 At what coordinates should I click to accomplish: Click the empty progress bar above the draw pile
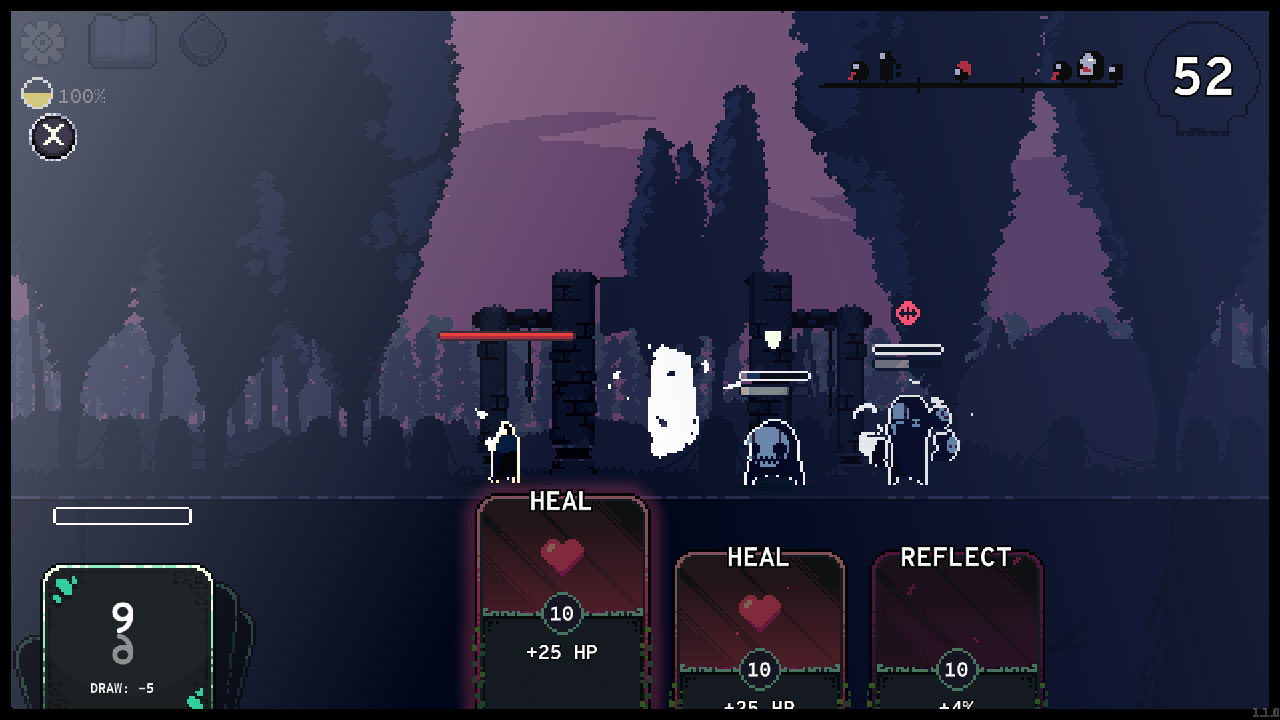pyautogui.click(x=122, y=516)
